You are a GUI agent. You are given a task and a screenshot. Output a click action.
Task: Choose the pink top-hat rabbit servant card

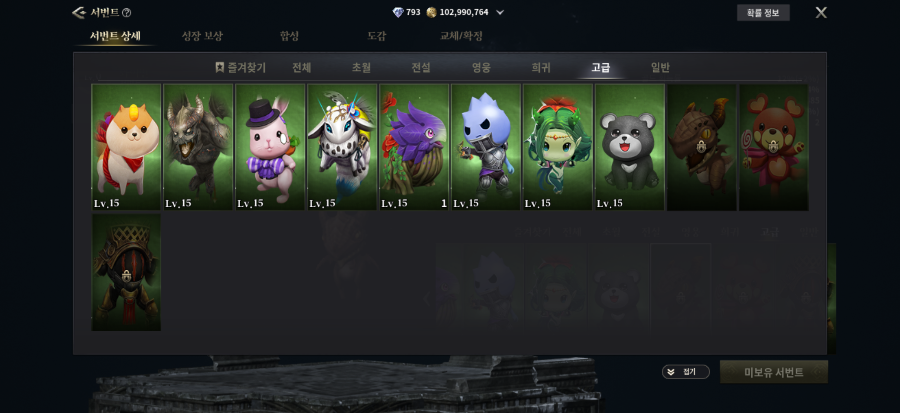pyautogui.click(x=270, y=146)
